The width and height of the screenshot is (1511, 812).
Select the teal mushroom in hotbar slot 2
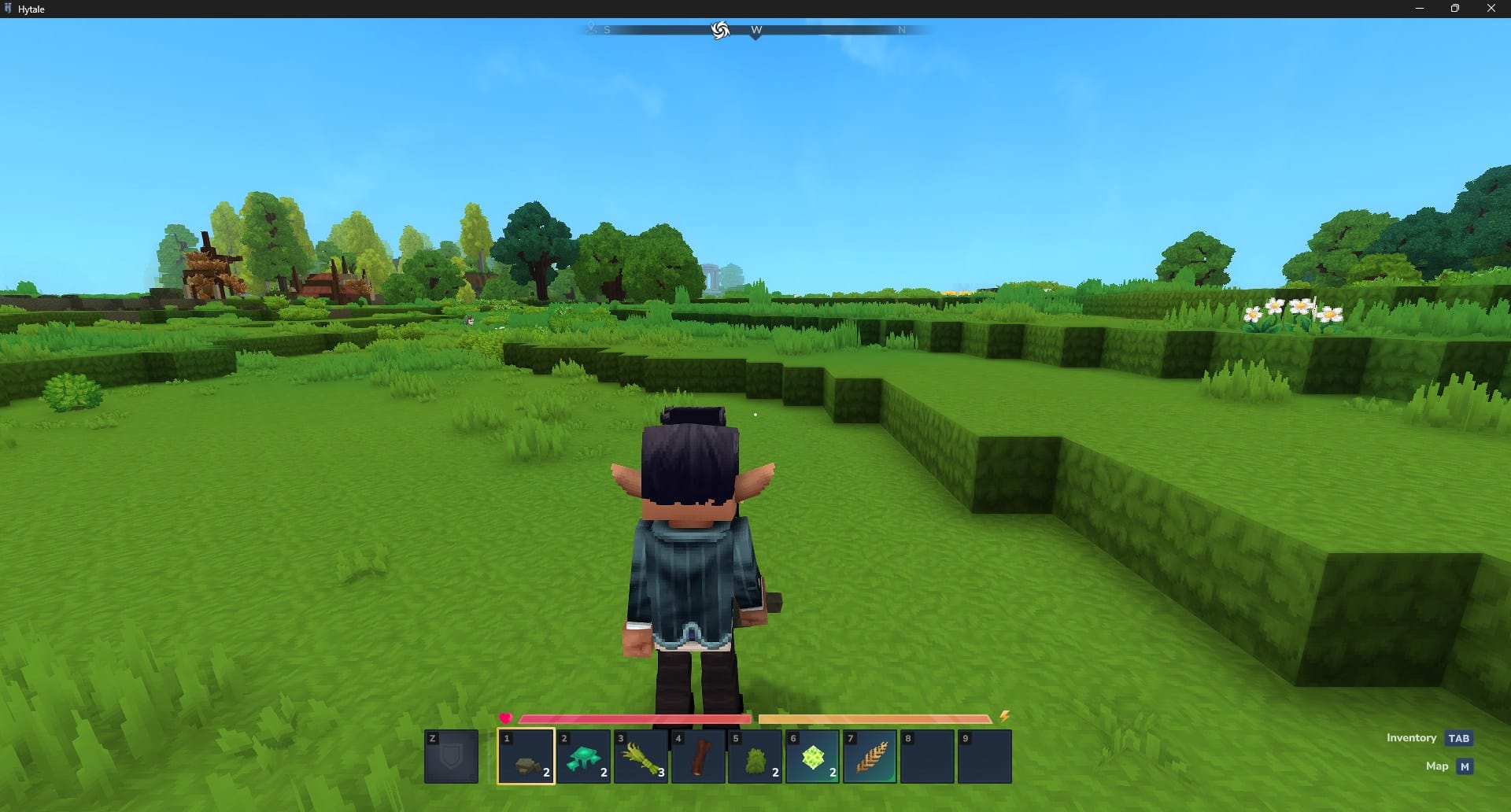[584, 757]
